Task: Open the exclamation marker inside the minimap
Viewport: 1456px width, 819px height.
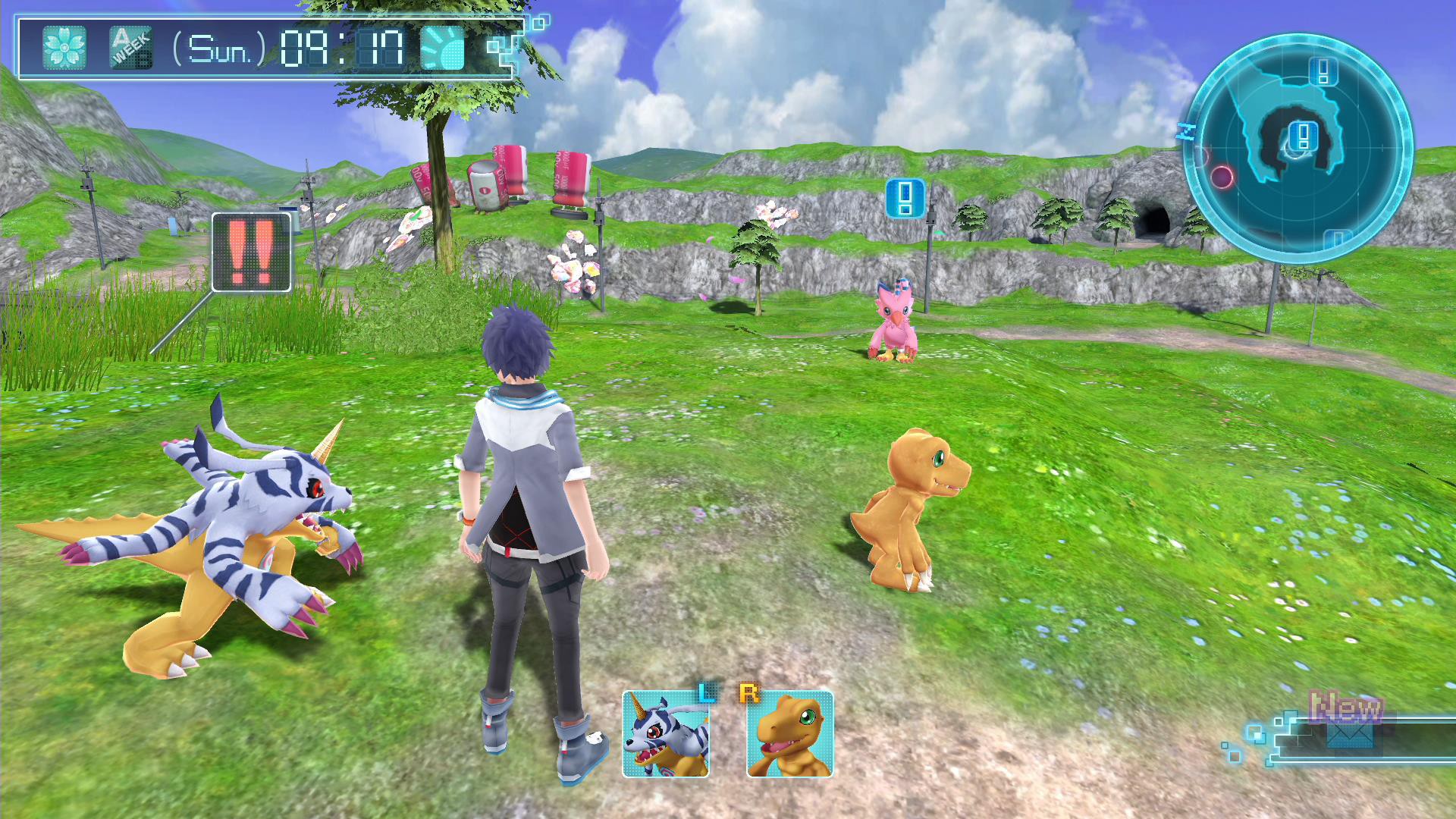Action: (1302, 135)
